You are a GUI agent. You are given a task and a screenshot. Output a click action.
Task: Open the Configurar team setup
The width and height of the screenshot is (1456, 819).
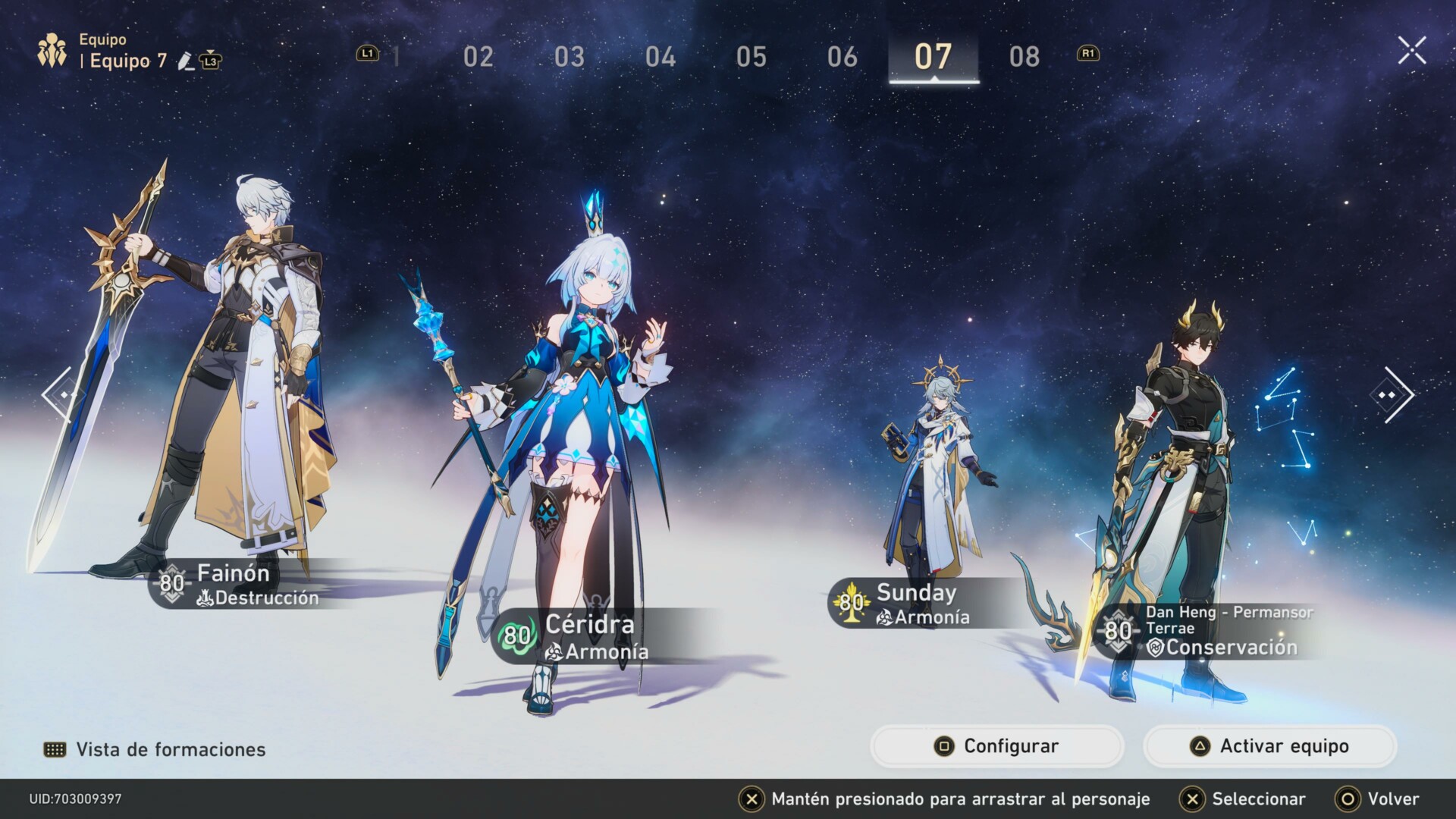coord(996,746)
